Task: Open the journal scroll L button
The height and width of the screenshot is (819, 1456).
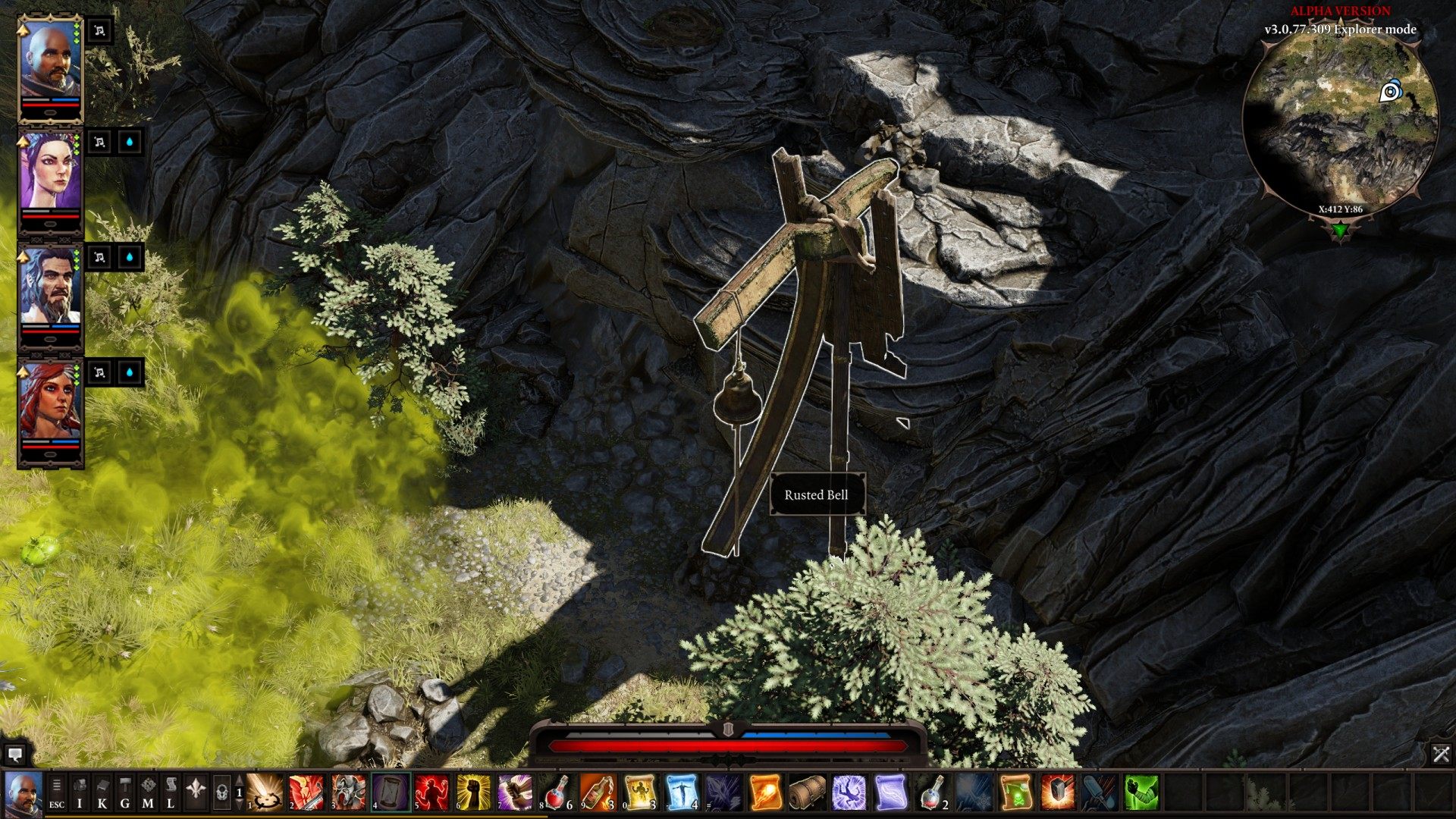Action: [x=171, y=792]
